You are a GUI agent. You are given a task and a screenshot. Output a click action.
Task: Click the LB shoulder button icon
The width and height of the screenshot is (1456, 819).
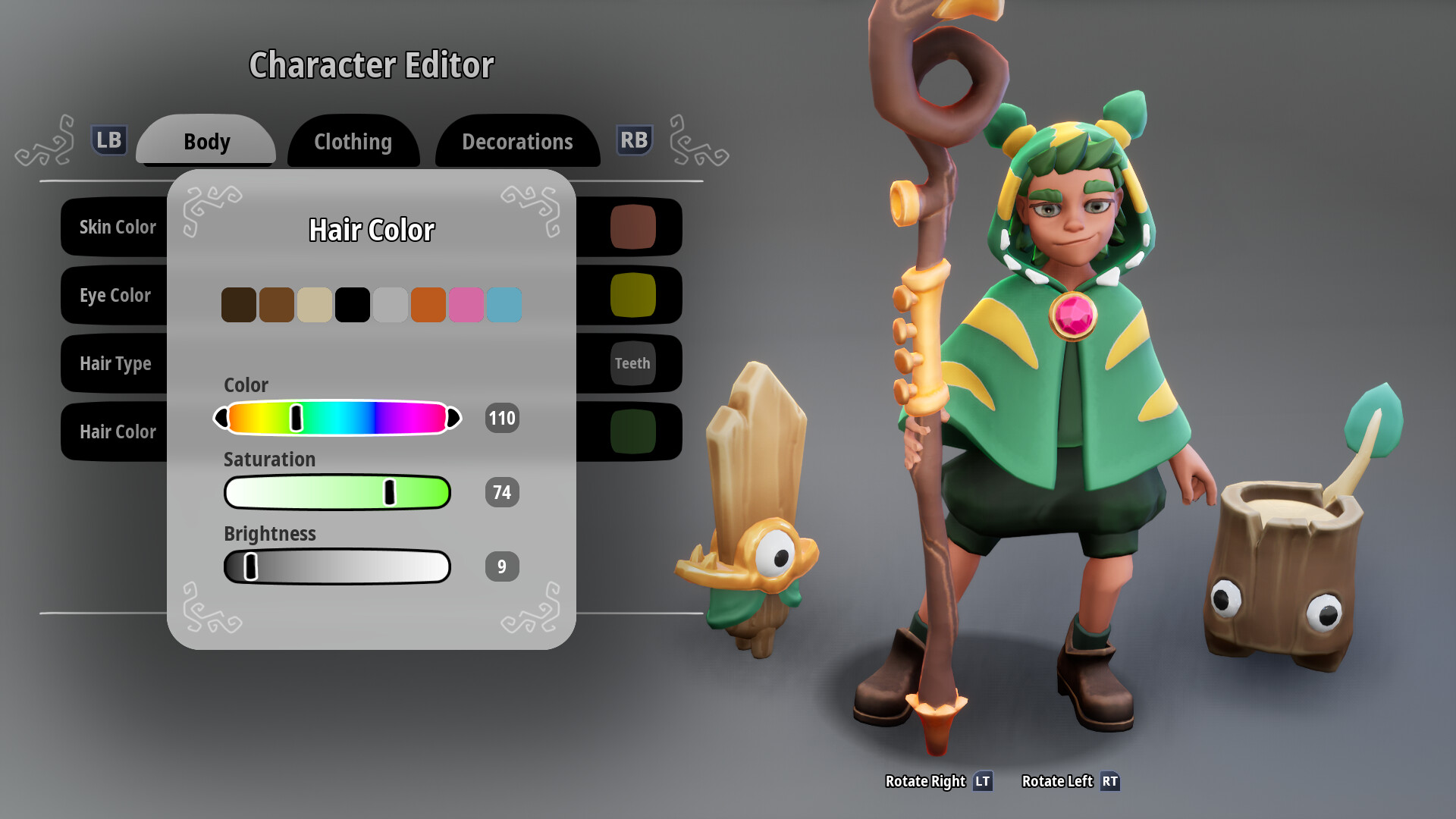(108, 140)
